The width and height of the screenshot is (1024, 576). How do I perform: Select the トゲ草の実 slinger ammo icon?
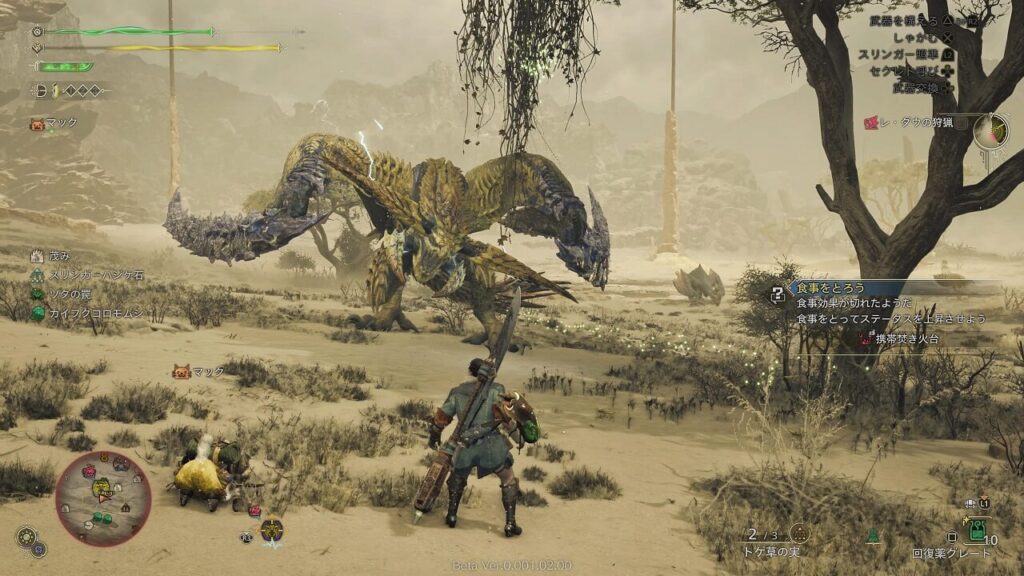point(799,533)
